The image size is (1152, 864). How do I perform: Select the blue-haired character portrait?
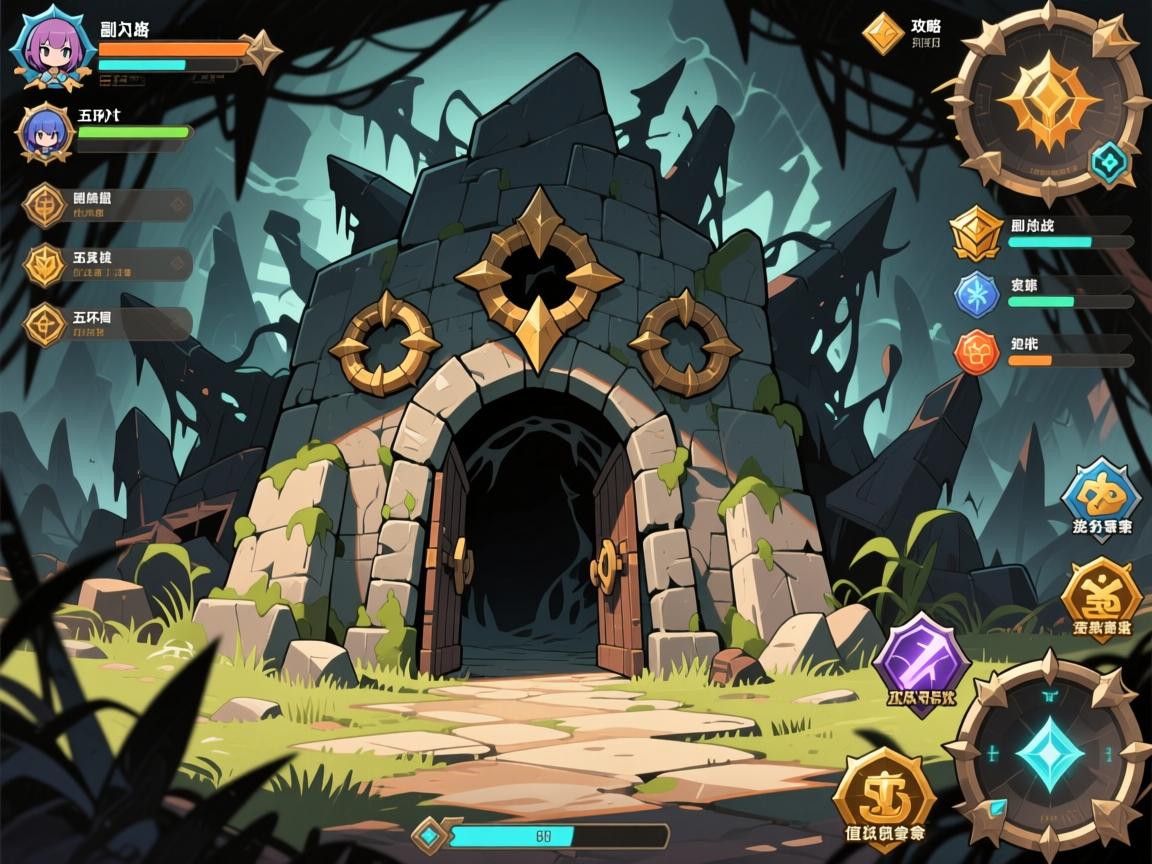pyautogui.click(x=46, y=133)
